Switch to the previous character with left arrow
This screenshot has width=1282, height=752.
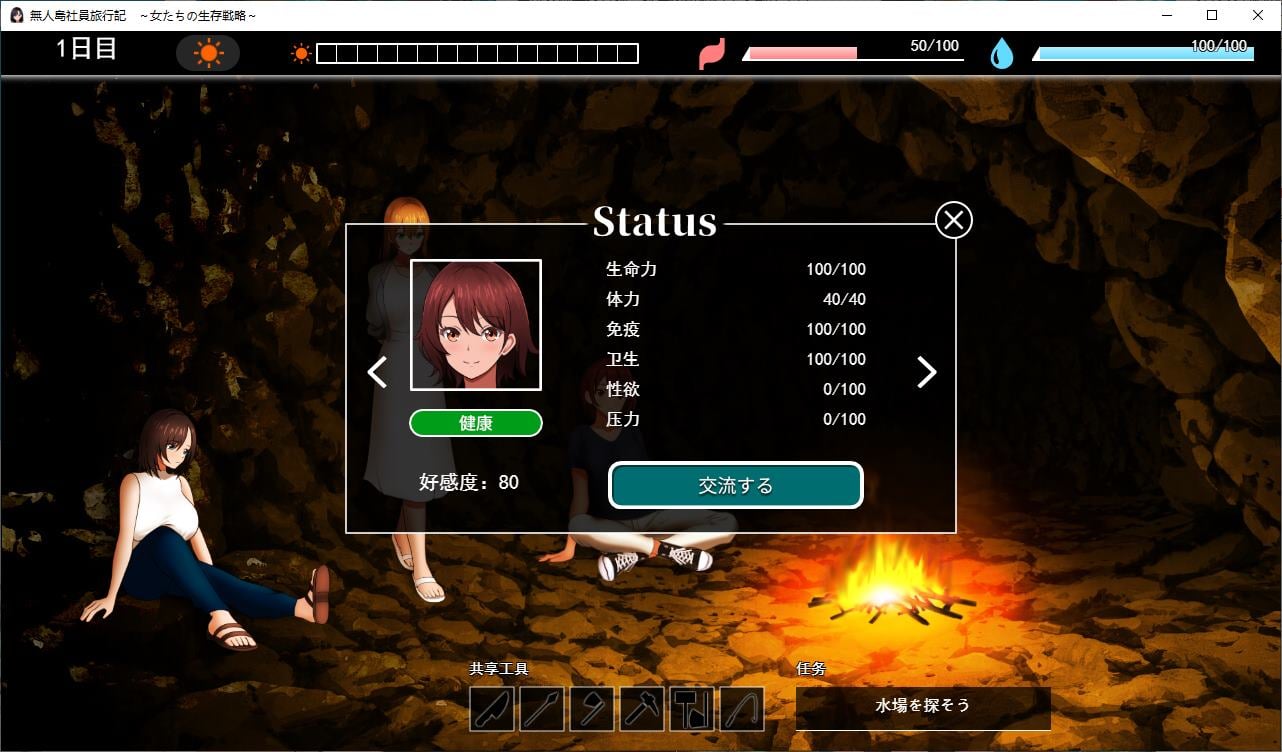coord(376,372)
